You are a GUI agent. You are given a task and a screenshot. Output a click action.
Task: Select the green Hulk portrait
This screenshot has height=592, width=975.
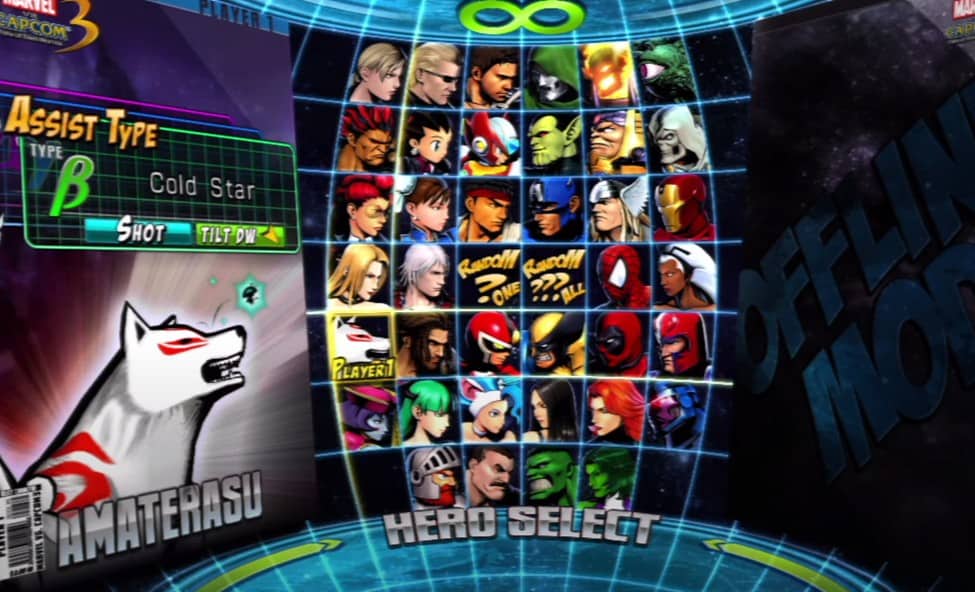(x=551, y=475)
